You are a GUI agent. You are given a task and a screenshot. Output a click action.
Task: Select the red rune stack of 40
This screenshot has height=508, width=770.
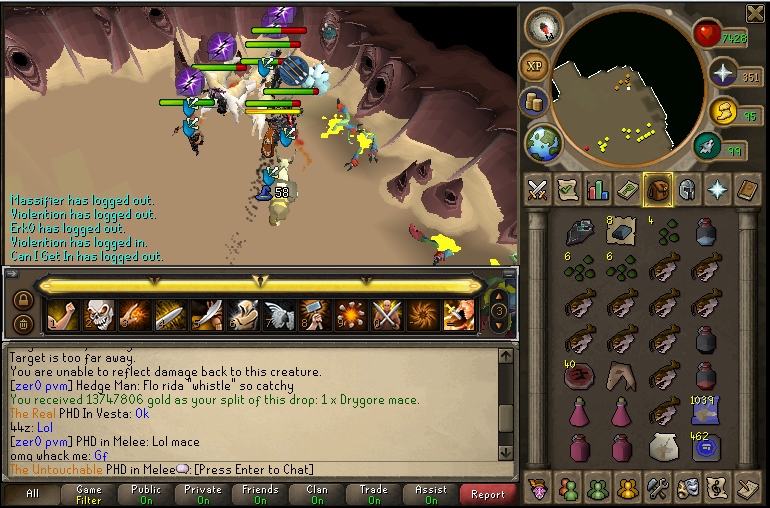(x=578, y=377)
